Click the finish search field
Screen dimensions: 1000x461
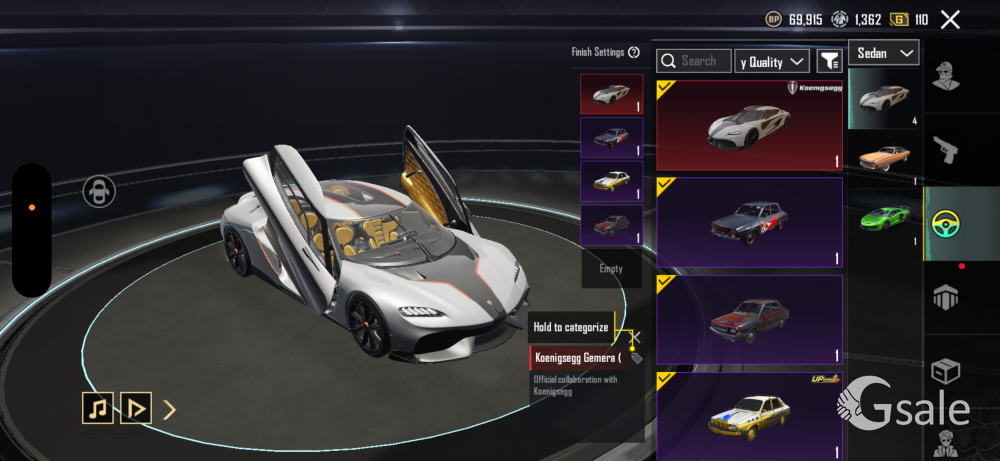click(694, 62)
